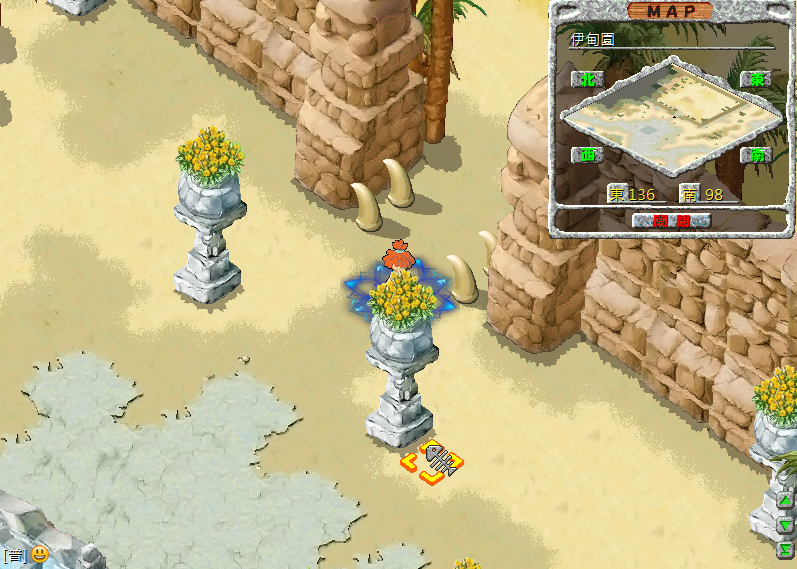Screen dimensions: 797x569
Task: Select the 南 (south) map direction button
Action: point(752,155)
